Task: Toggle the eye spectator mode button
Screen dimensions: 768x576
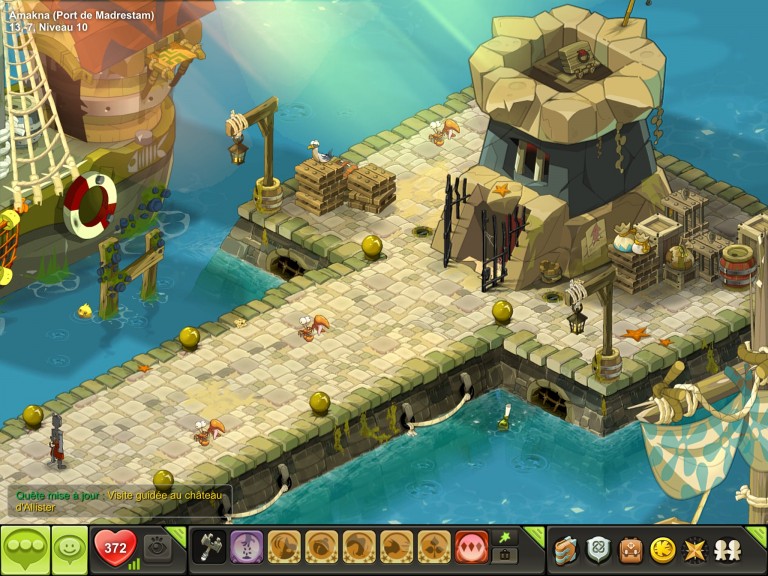Action: pos(156,548)
